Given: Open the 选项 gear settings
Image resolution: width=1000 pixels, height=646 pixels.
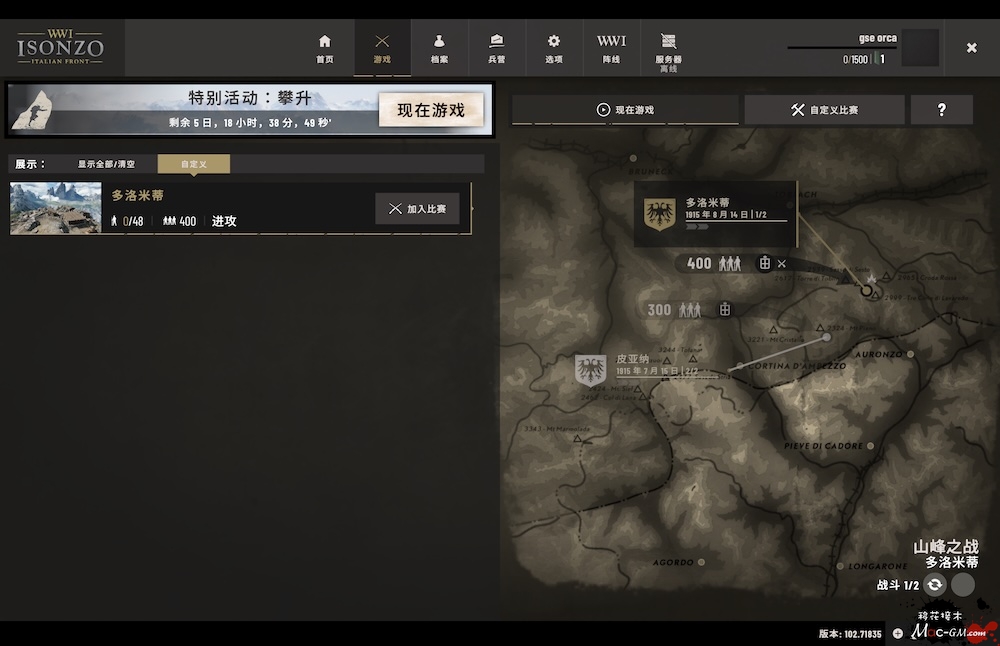Looking at the screenshot, I should (554, 48).
